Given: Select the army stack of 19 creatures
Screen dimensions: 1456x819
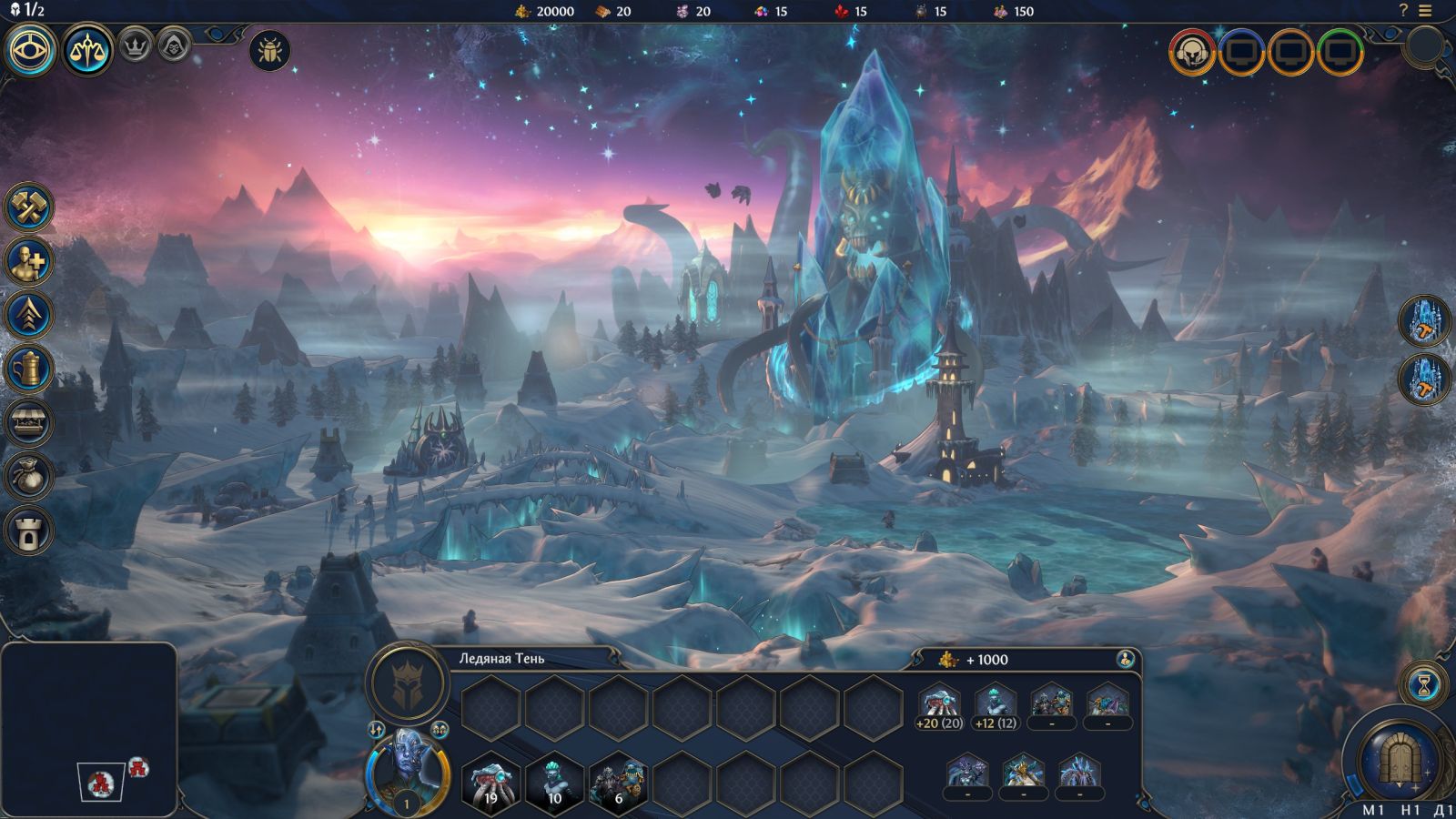Looking at the screenshot, I should point(490,783).
